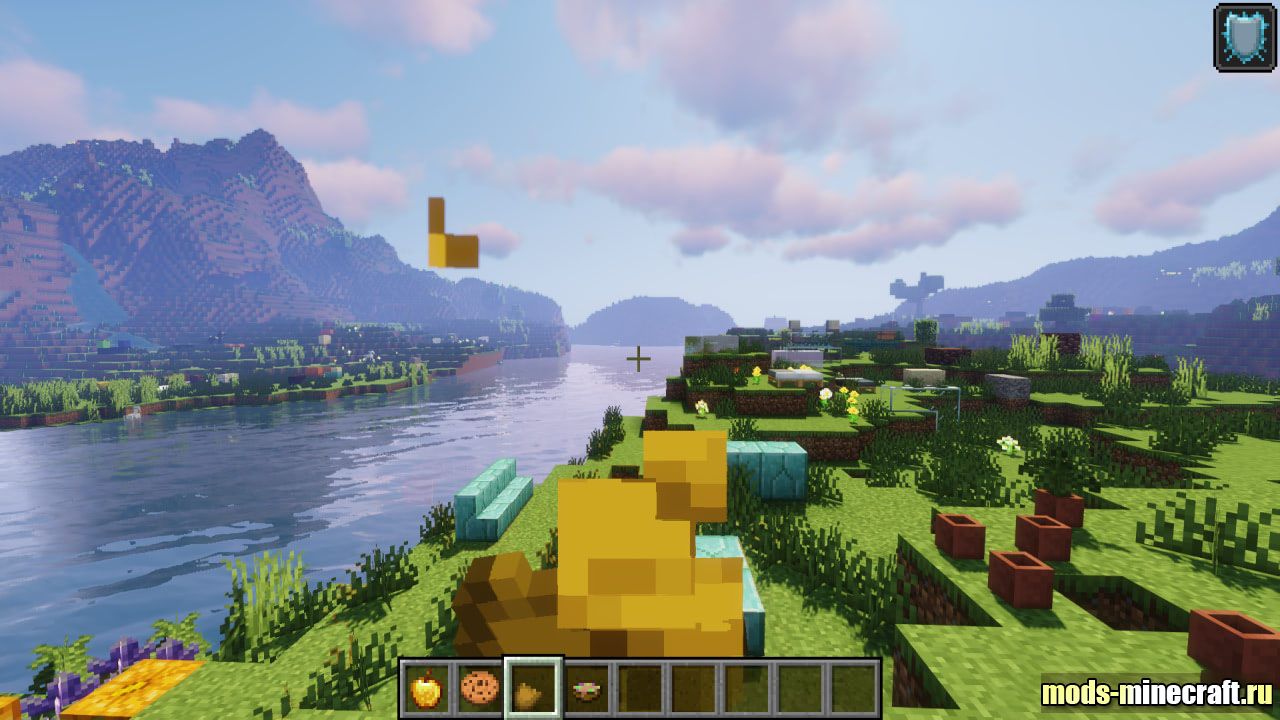1280x720 pixels.
Task: Open the mods-minecraft.ru watermark link
Action: coord(1157,693)
